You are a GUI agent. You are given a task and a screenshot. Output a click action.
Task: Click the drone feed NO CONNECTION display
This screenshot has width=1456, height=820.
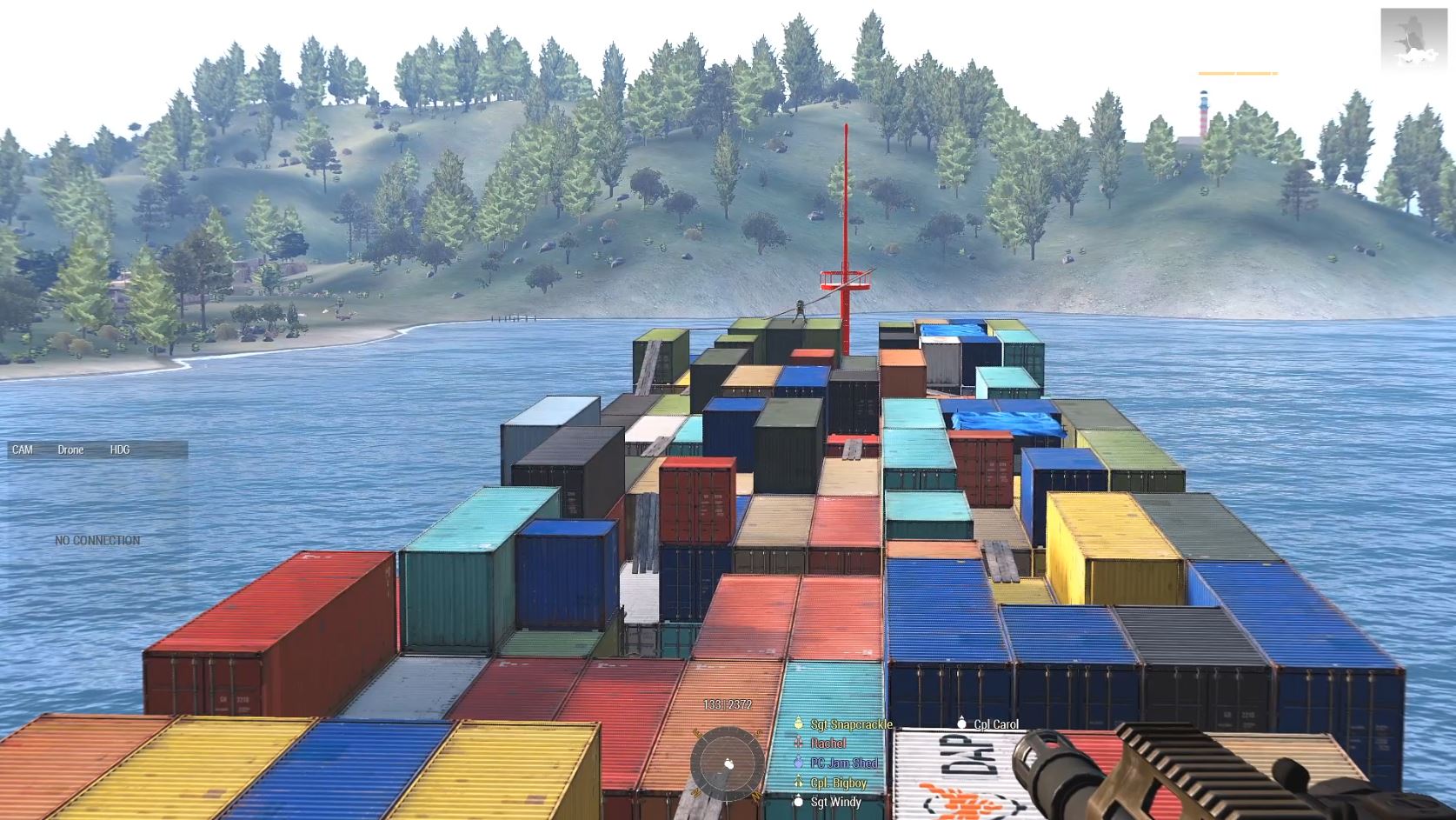[97, 541]
